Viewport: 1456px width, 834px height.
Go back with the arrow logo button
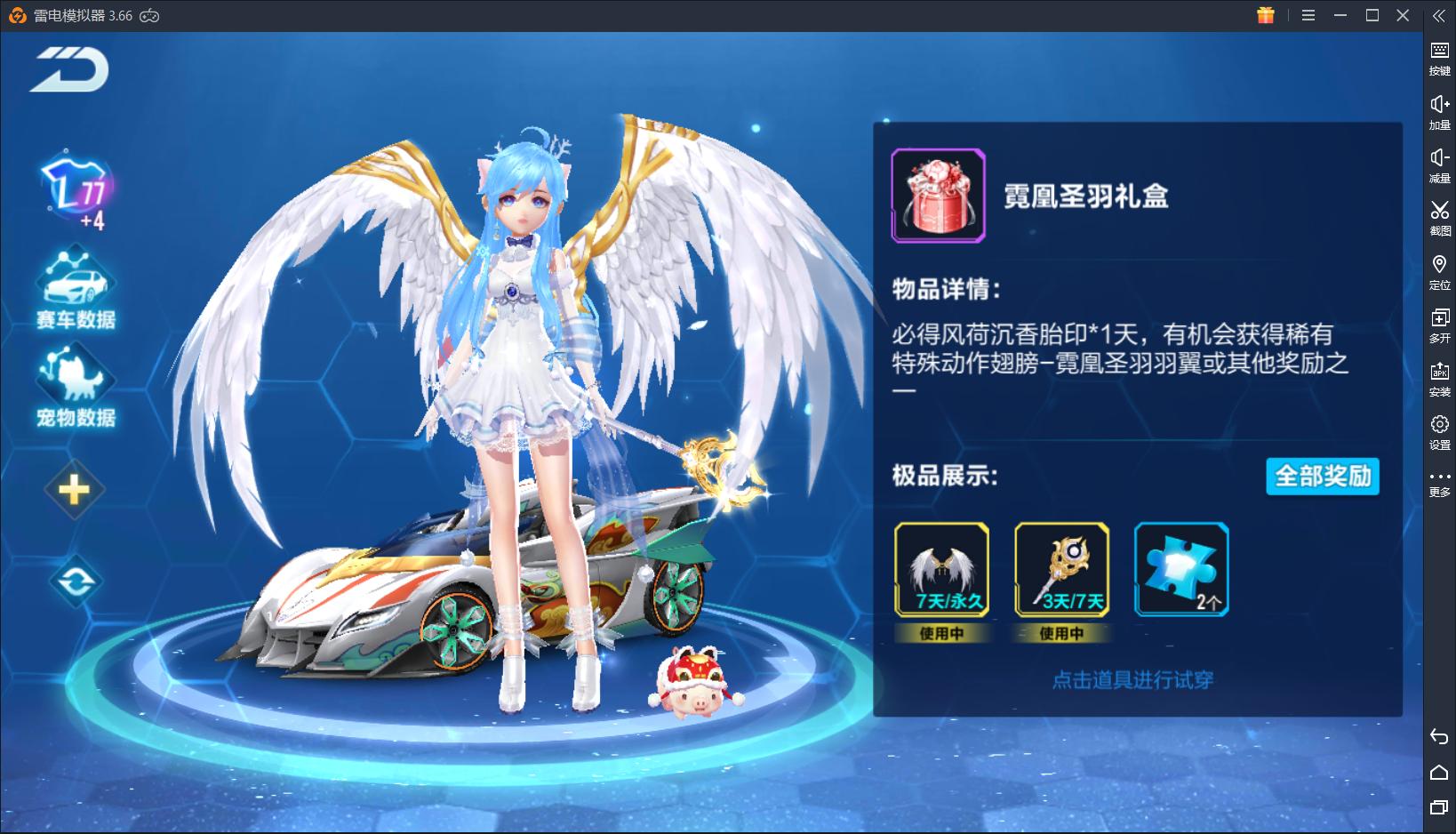tap(69, 71)
